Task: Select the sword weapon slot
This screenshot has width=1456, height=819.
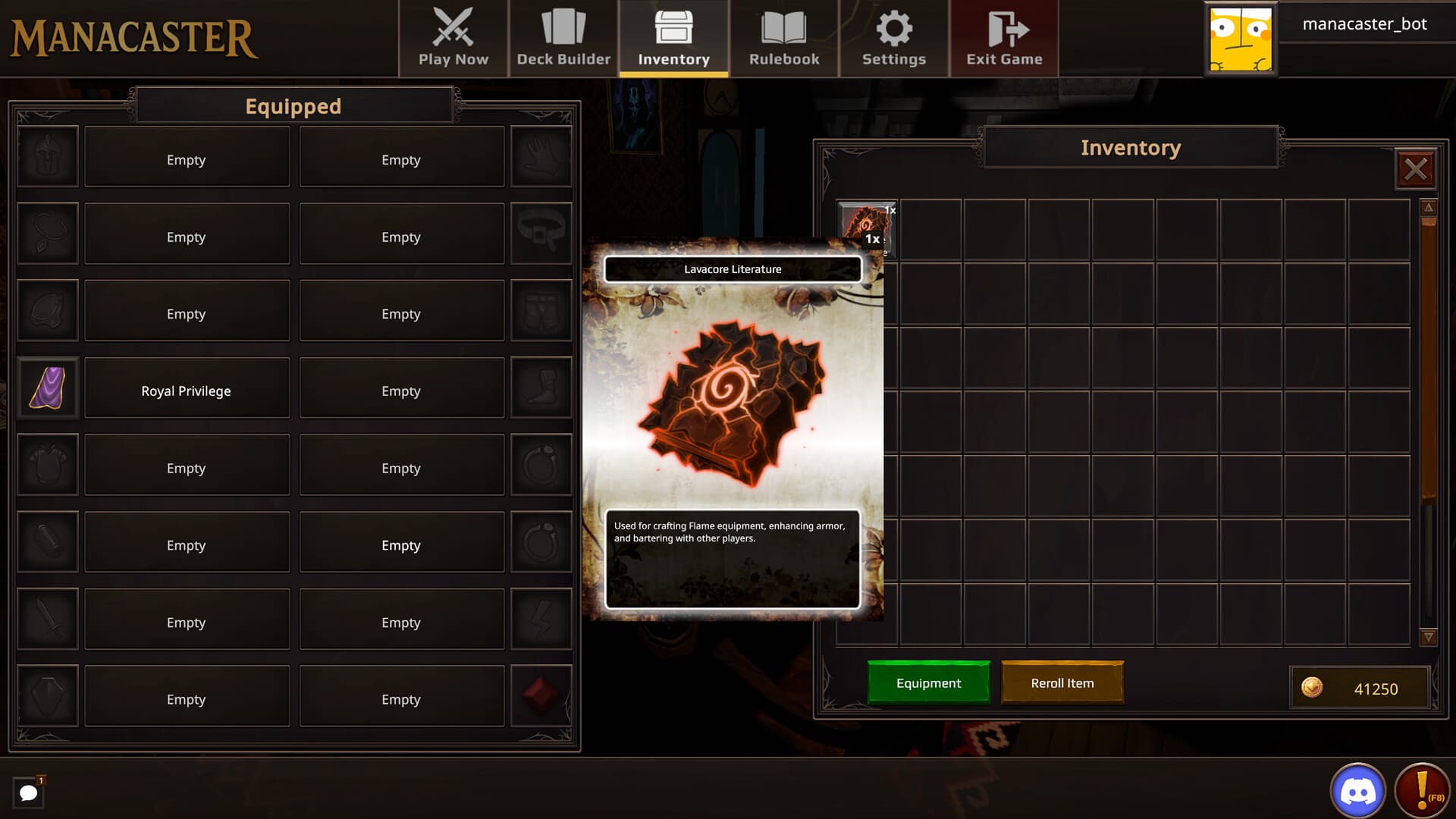Action: tap(47, 619)
